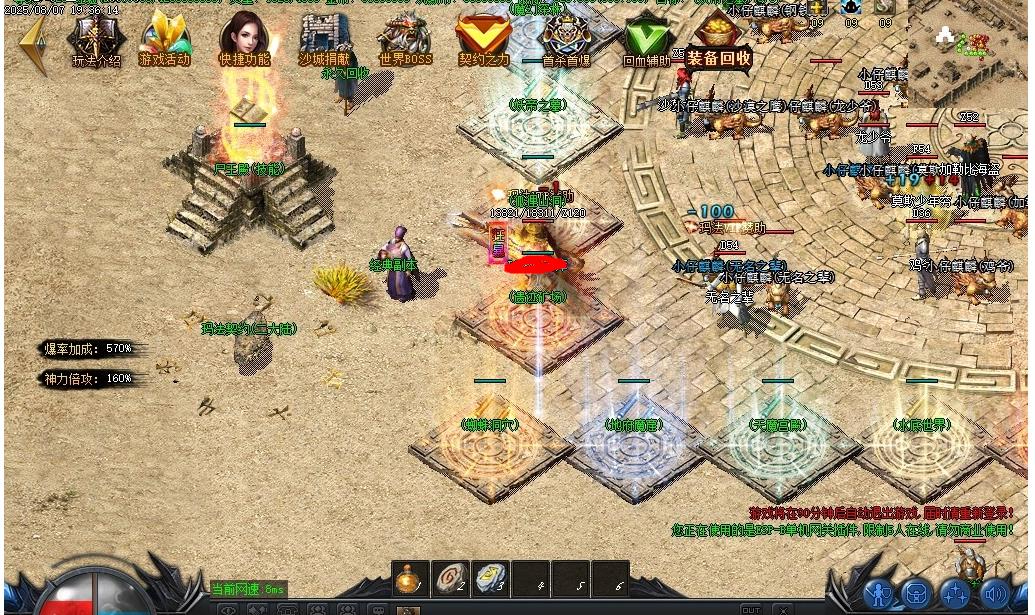Use the blue scroll in hotbar slot 3
This screenshot has width=1035, height=615.
[489, 579]
